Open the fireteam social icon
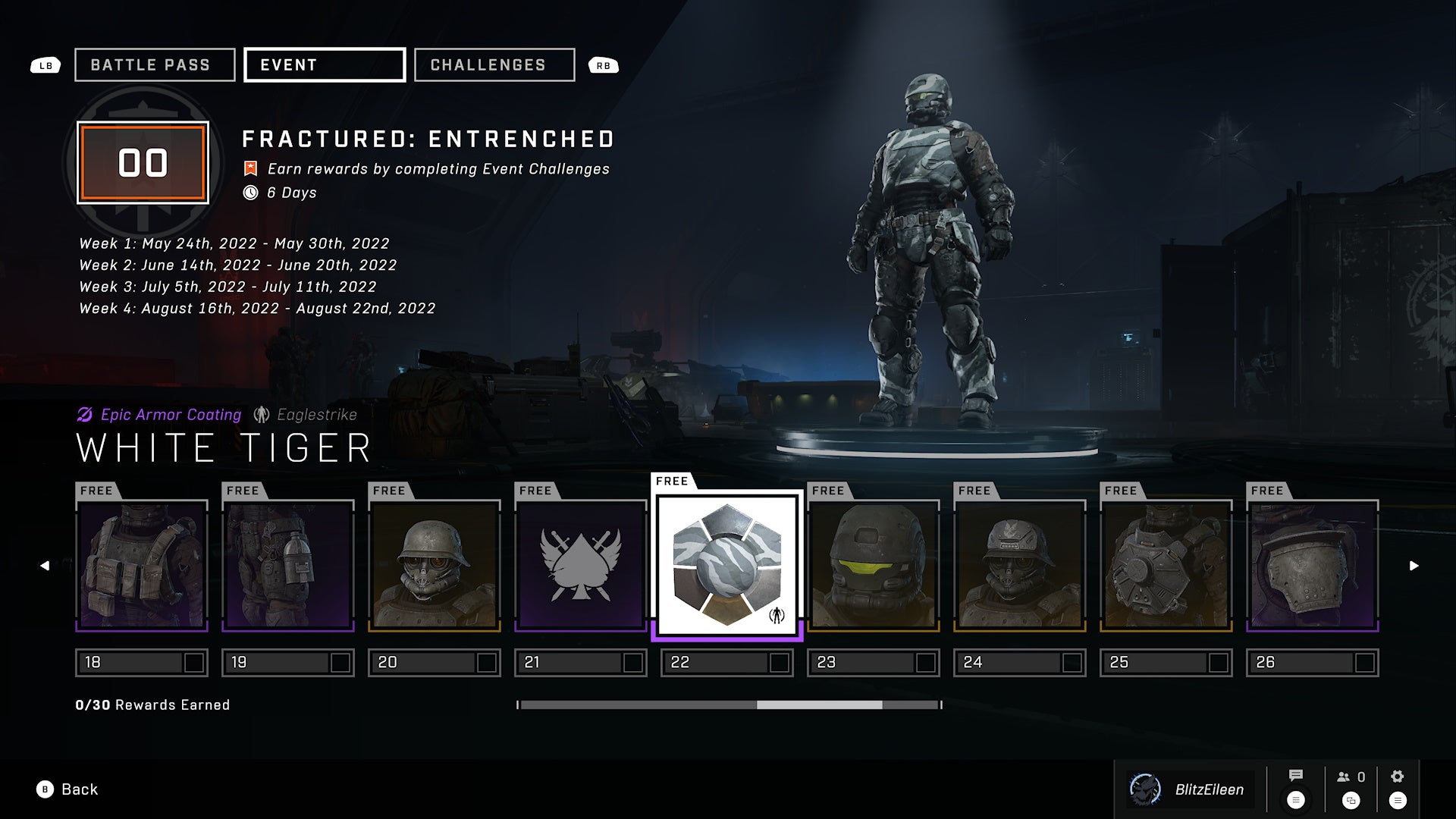The height and width of the screenshot is (819, 1456). 1351,777
